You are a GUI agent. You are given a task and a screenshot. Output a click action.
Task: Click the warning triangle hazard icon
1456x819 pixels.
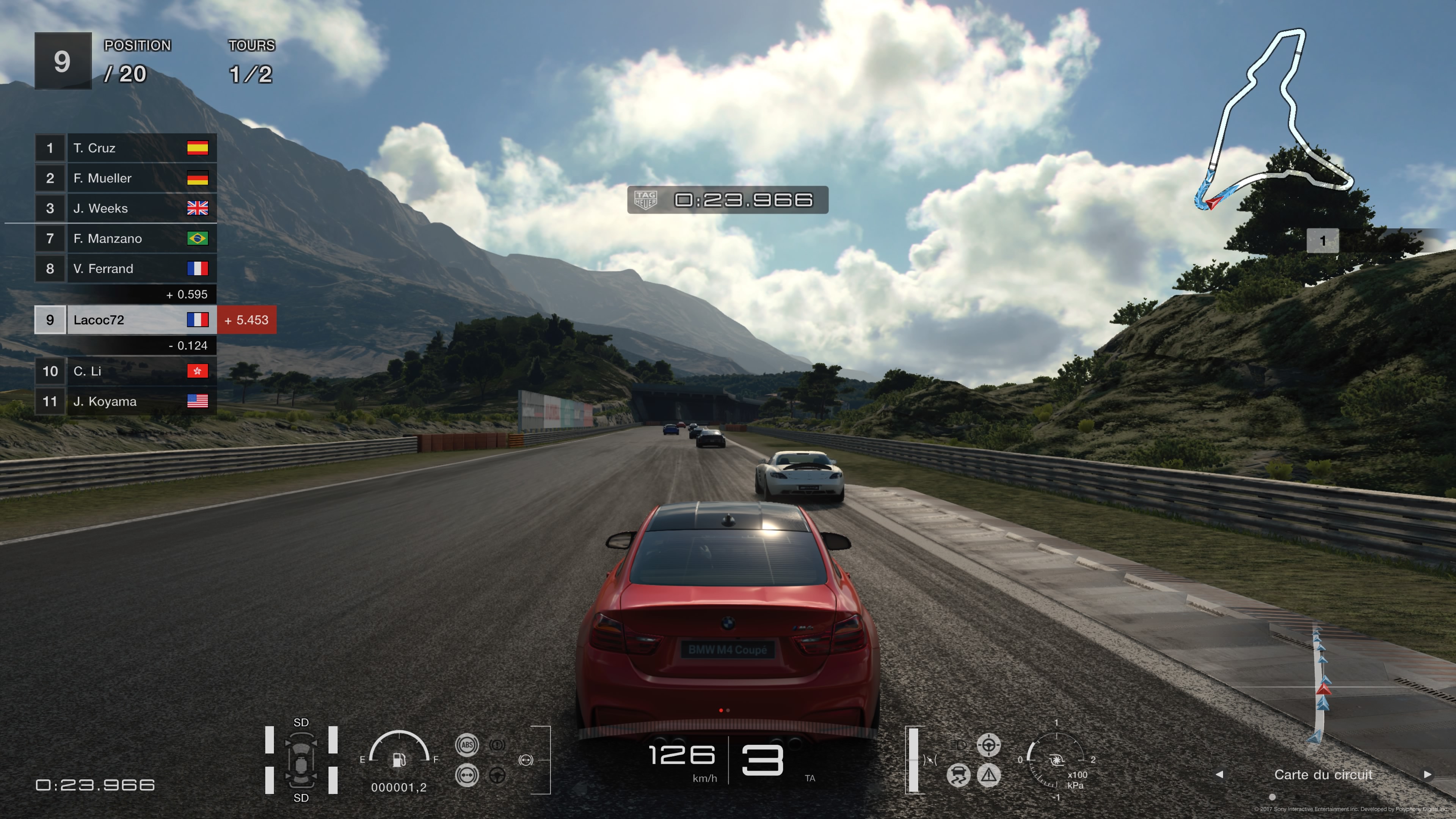988,775
